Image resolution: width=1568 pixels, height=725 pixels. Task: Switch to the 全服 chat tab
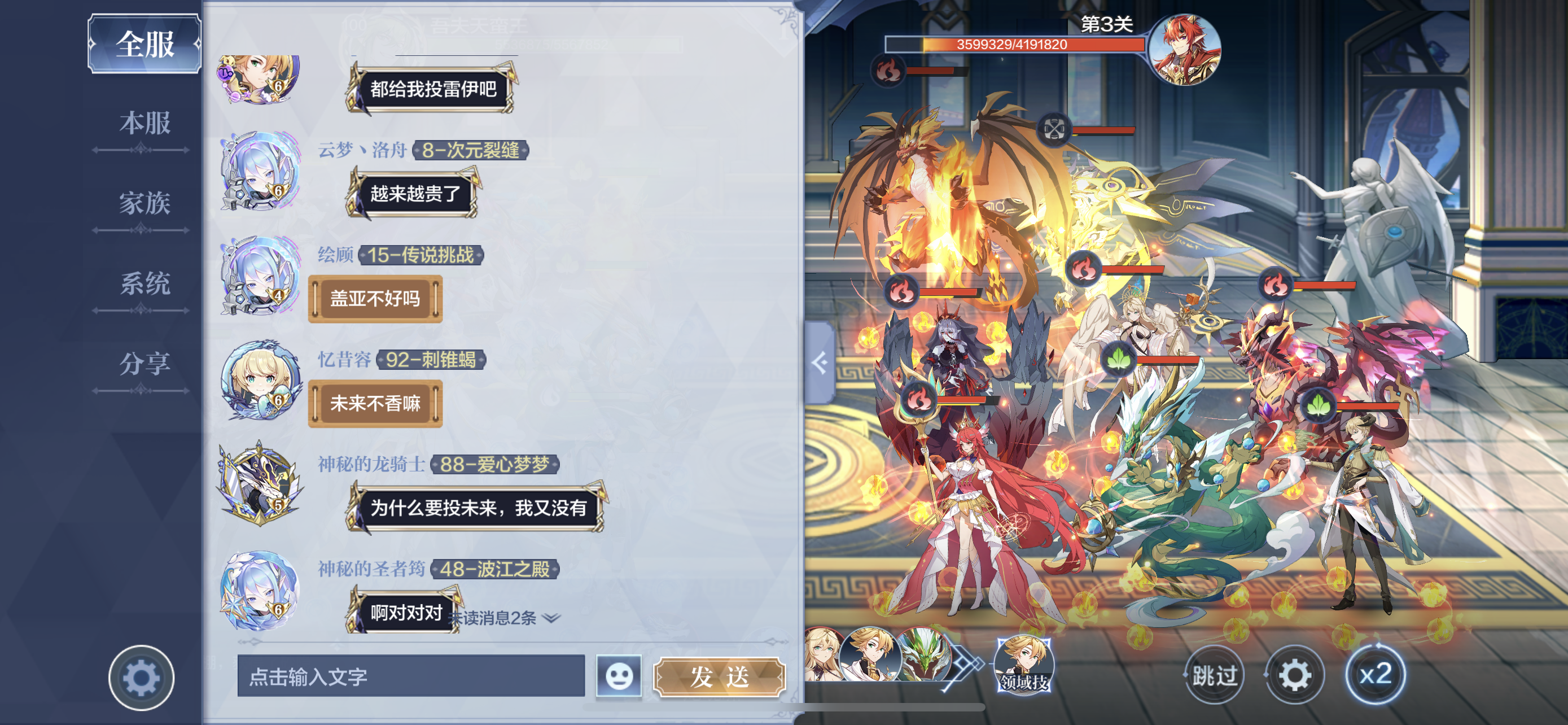point(145,44)
